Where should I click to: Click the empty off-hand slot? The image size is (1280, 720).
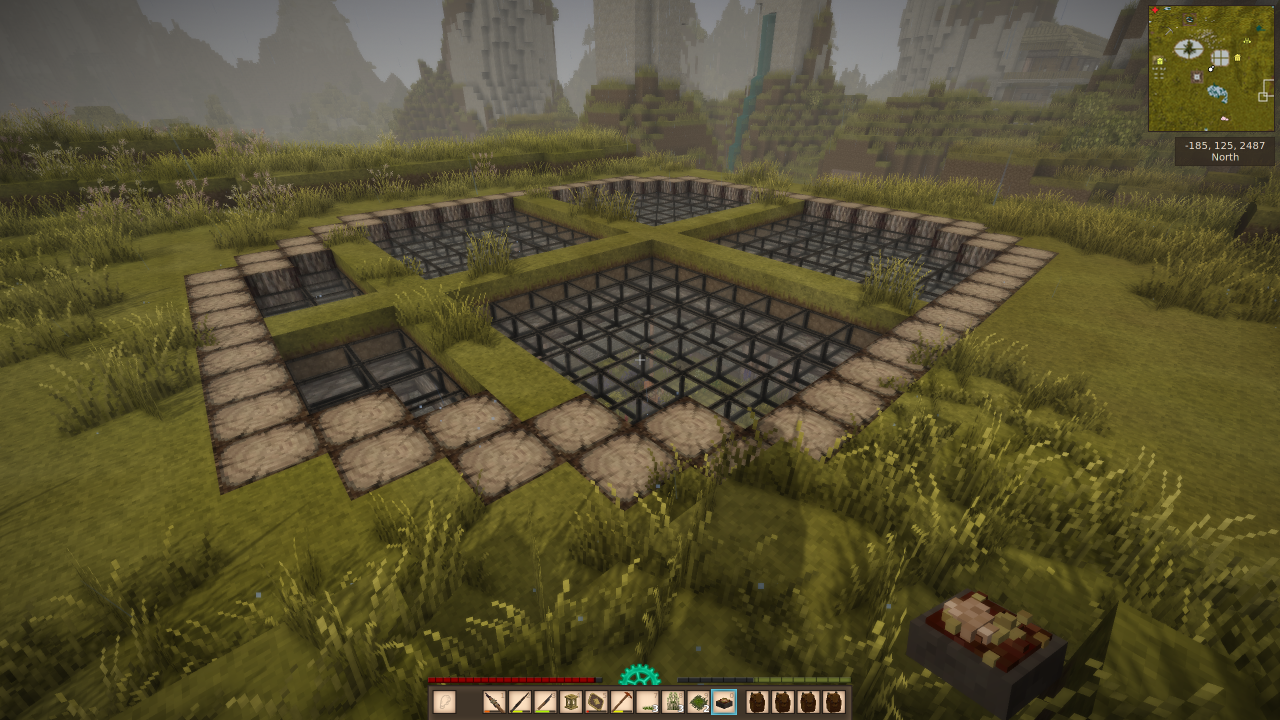(x=444, y=702)
